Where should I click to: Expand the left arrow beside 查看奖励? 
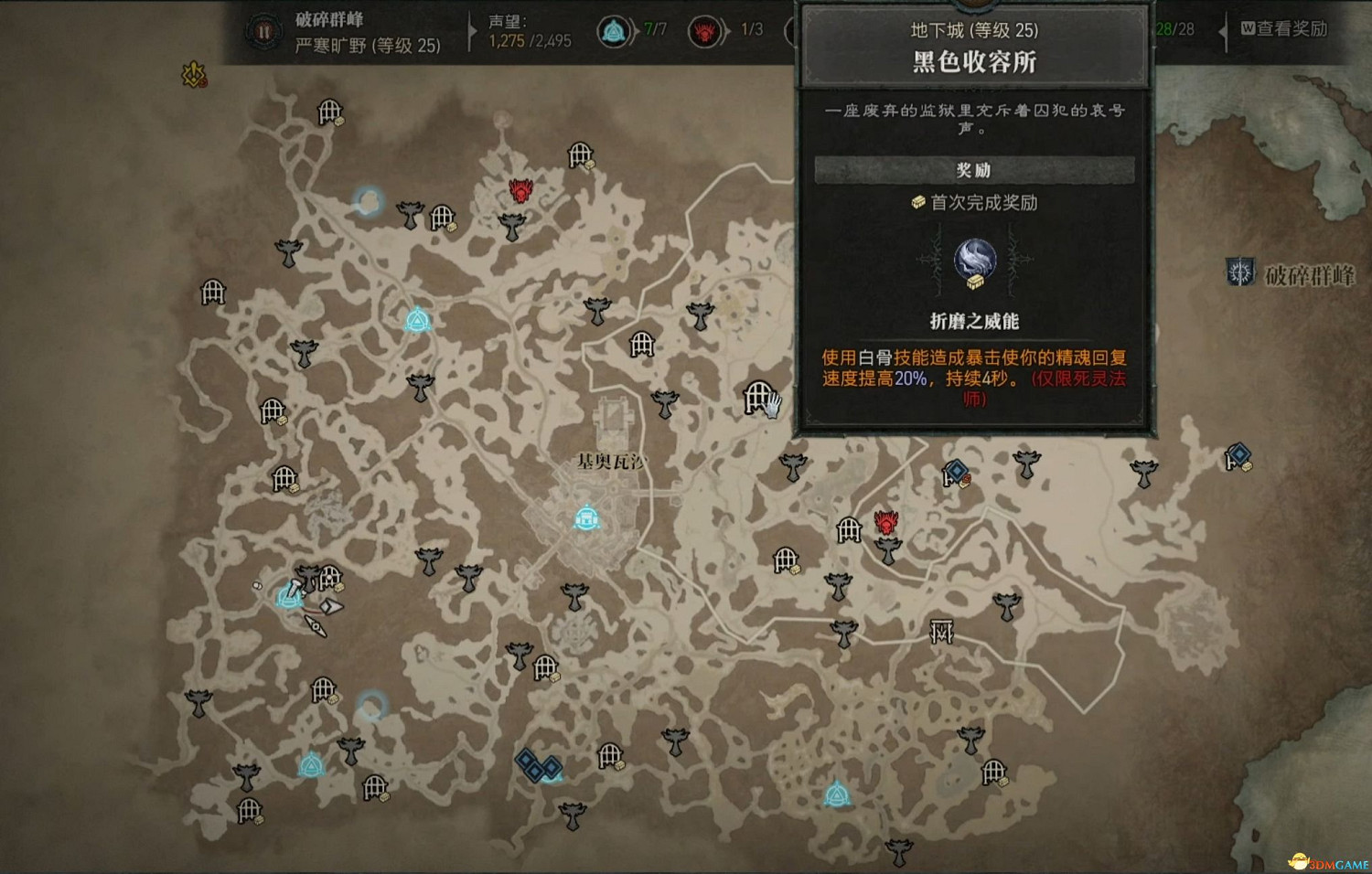coord(1222,30)
